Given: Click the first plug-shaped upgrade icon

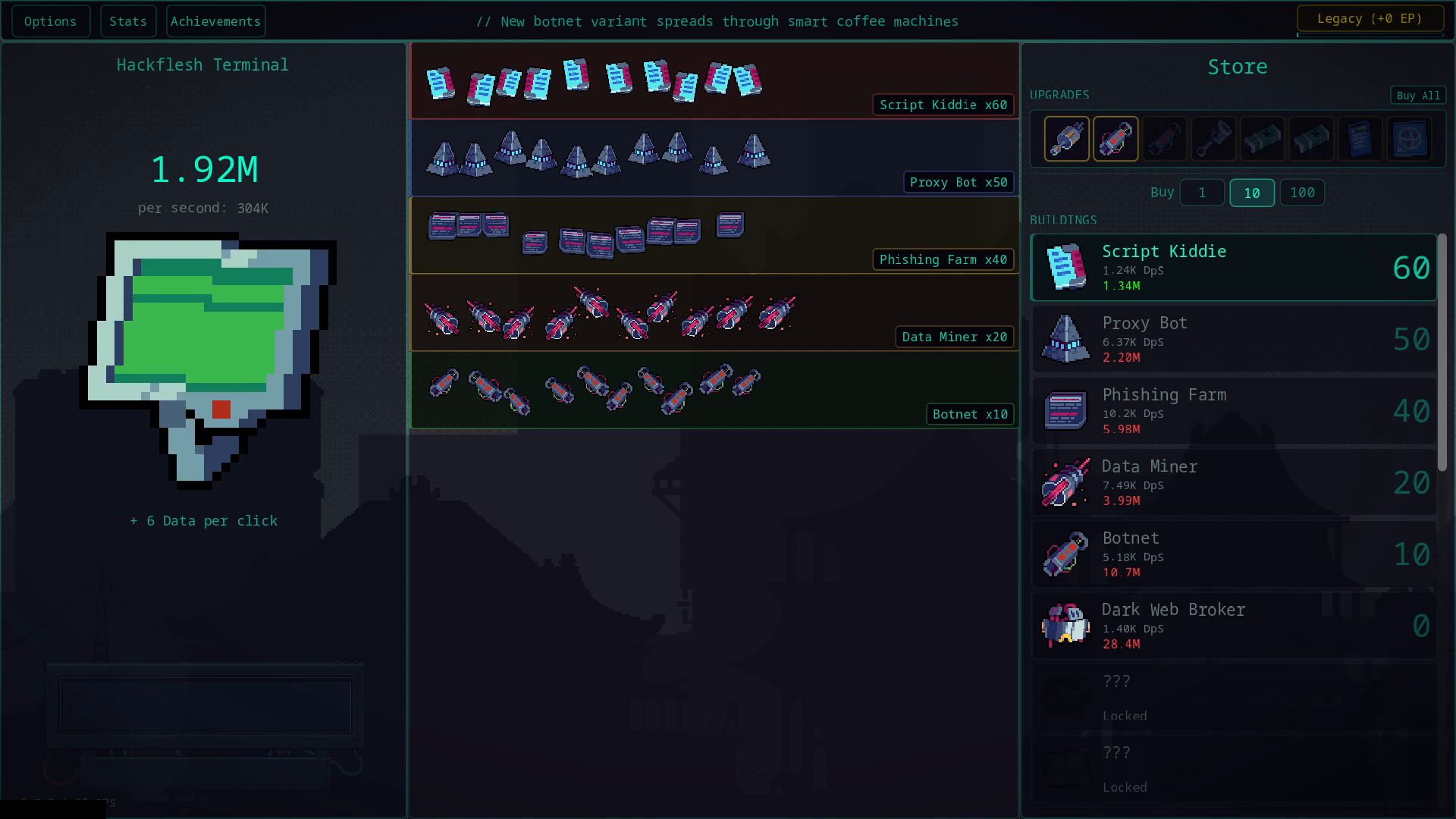Looking at the screenshot, I should pyautogui.click(x=1066, y=139).
